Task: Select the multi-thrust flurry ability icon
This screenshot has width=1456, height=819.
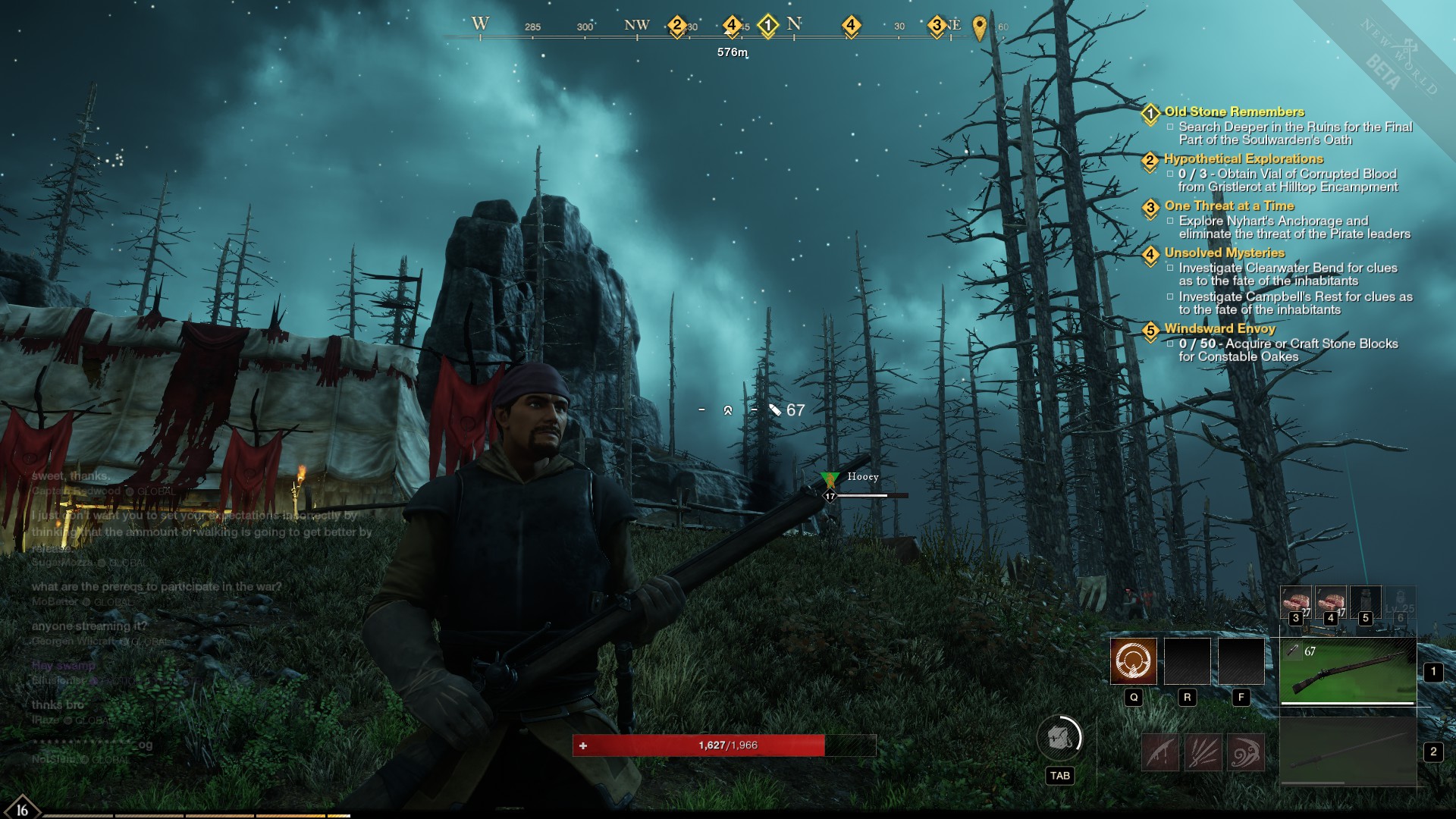Action: 1203,752
